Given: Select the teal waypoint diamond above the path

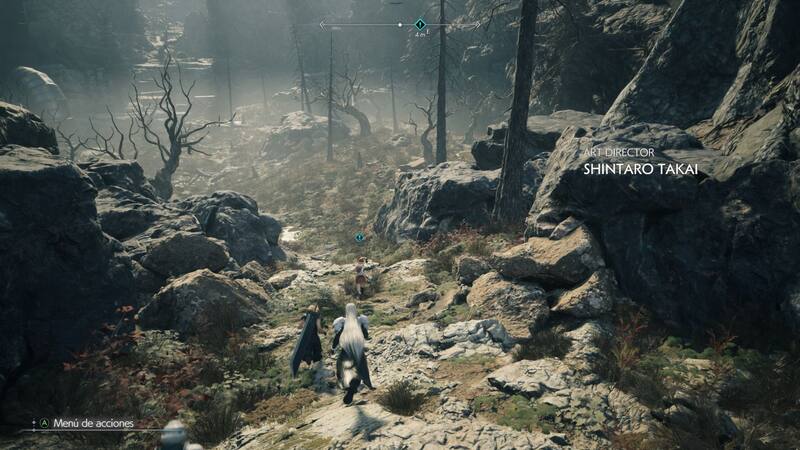Looking at the screenshot, I should 360,237.
